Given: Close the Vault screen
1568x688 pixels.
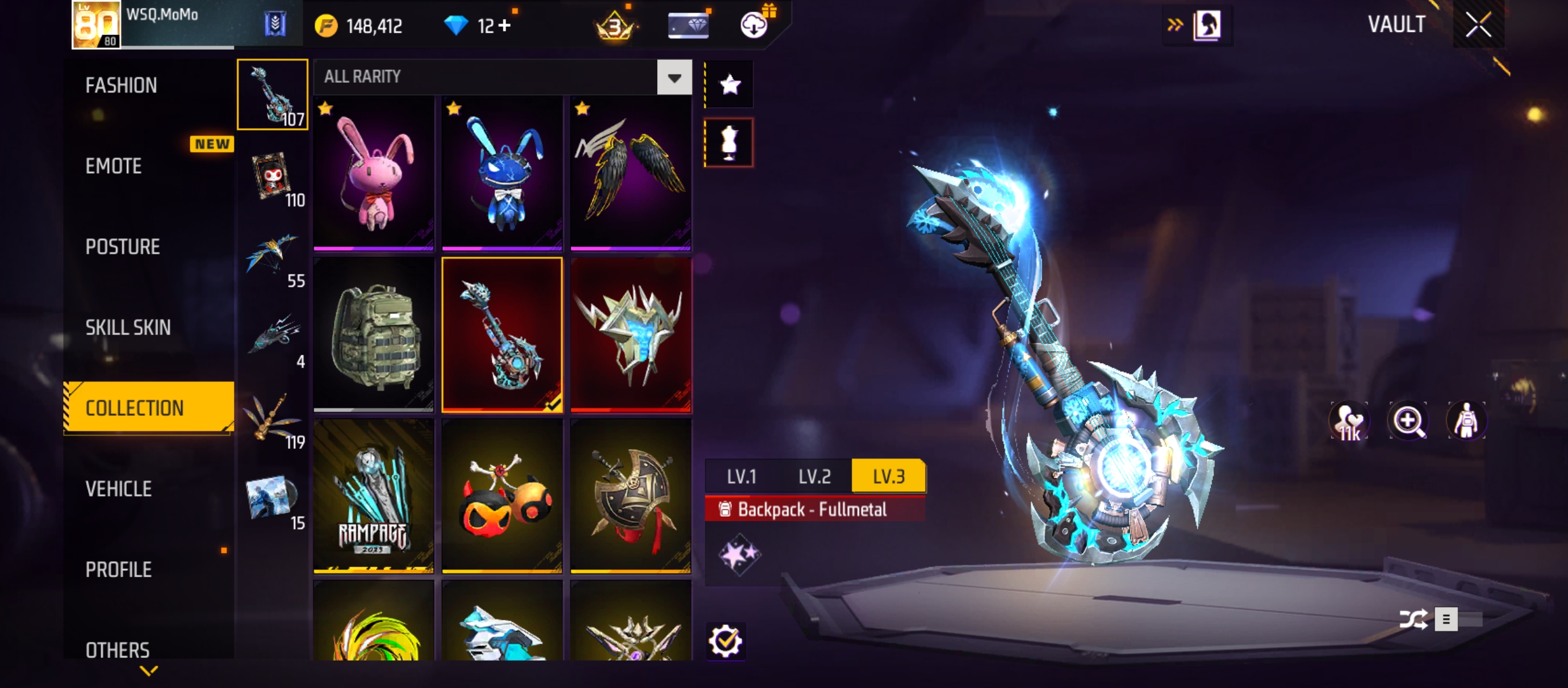Looking at the screenshot, I should tap(1478, 25).
